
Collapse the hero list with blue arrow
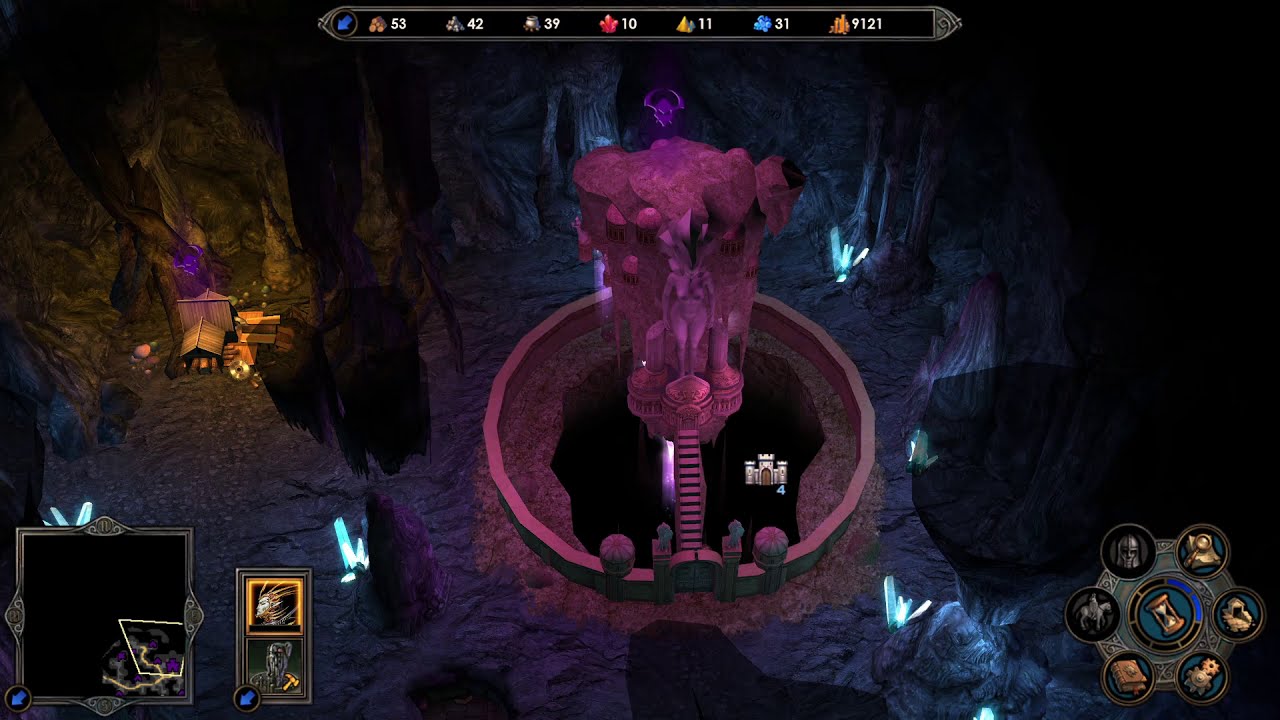tap(246, 697)
